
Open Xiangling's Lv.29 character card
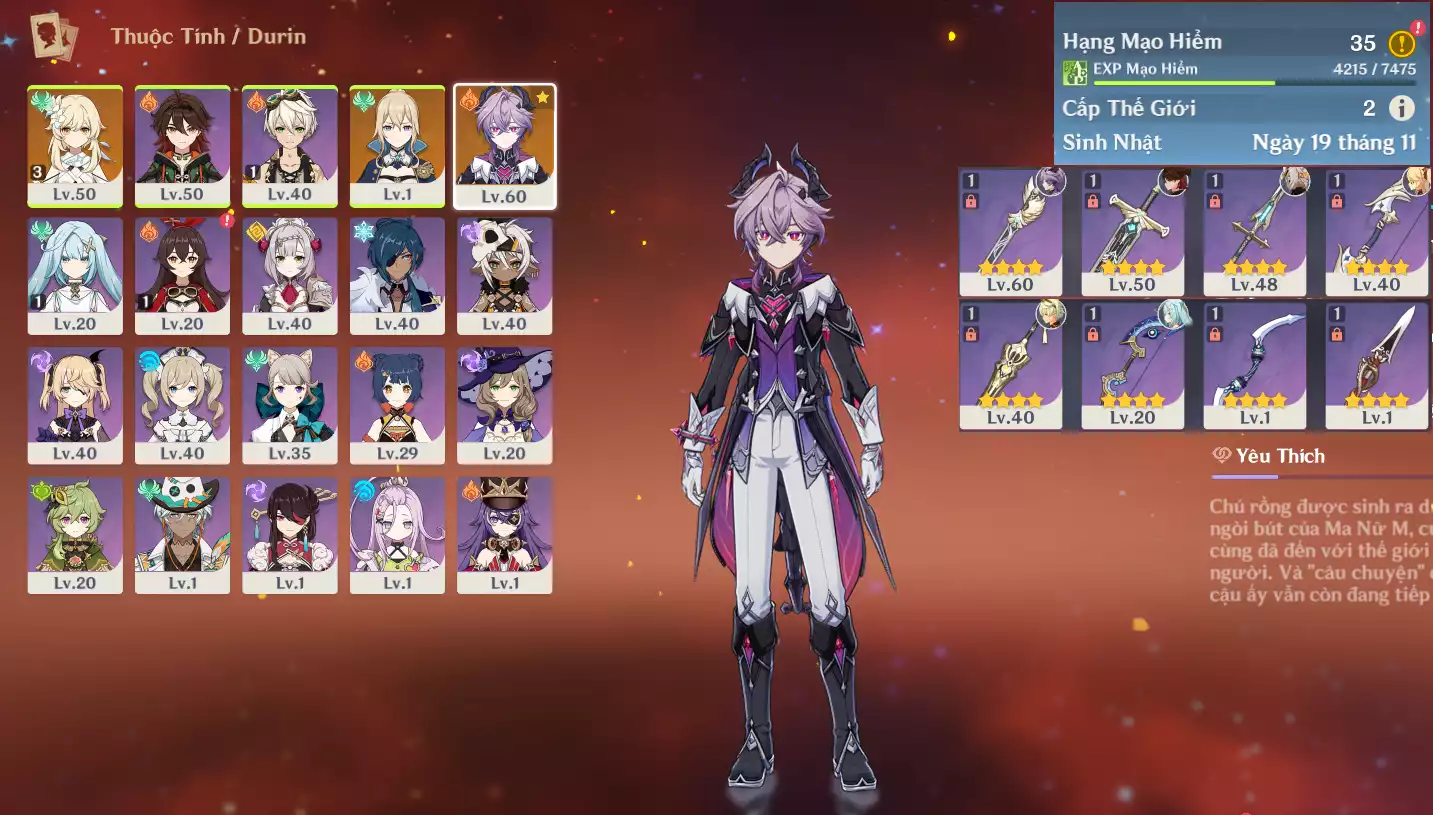point(397,405)
